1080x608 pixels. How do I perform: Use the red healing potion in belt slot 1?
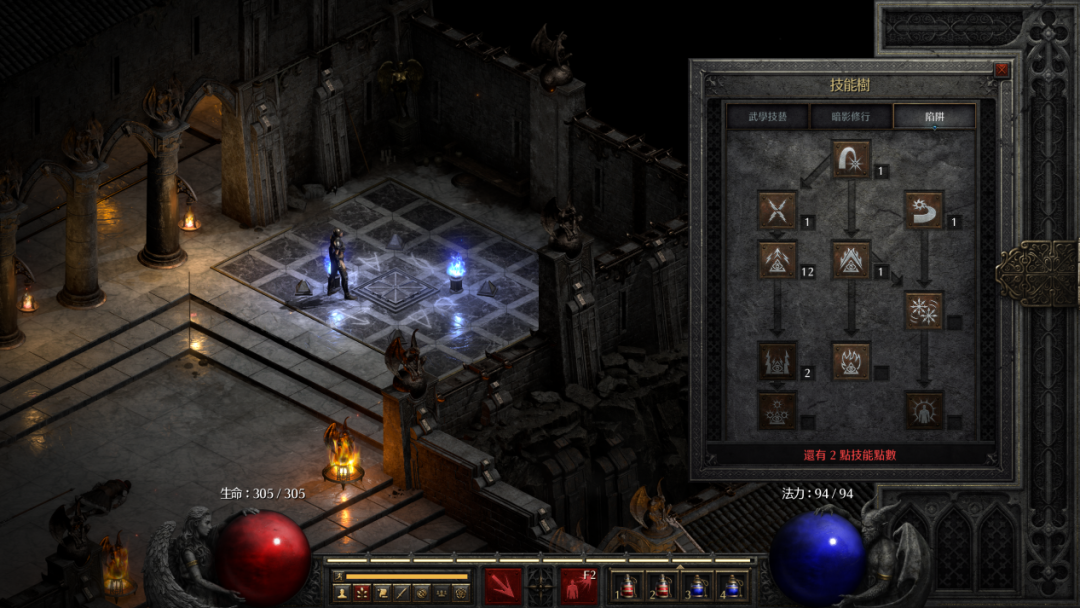click(627, 588)
